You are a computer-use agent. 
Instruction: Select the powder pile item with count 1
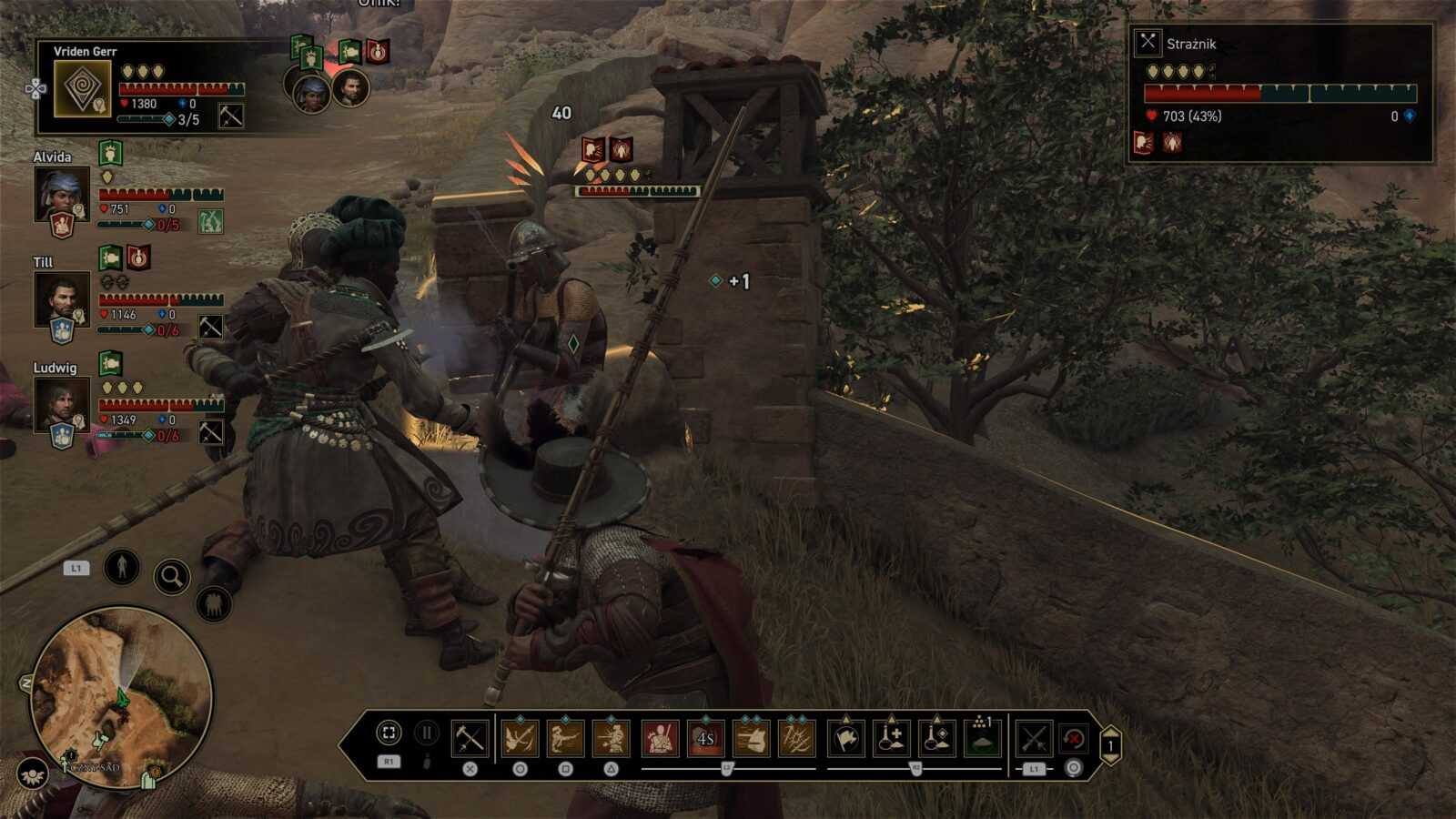tap(982, 738)
